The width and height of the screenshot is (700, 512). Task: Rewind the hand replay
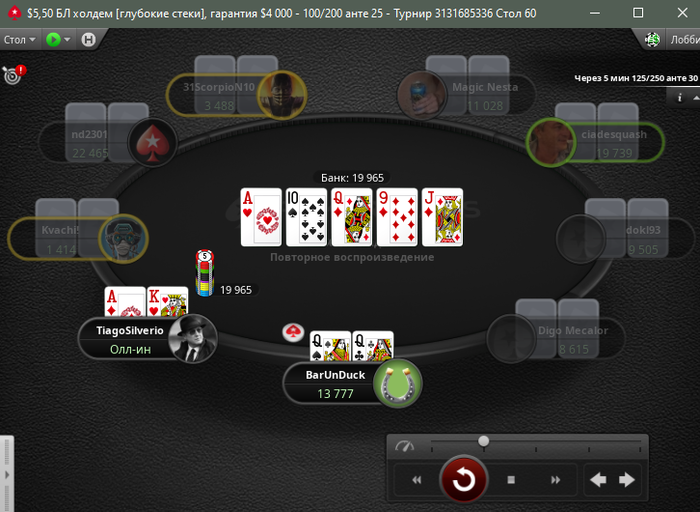[416, 480]
